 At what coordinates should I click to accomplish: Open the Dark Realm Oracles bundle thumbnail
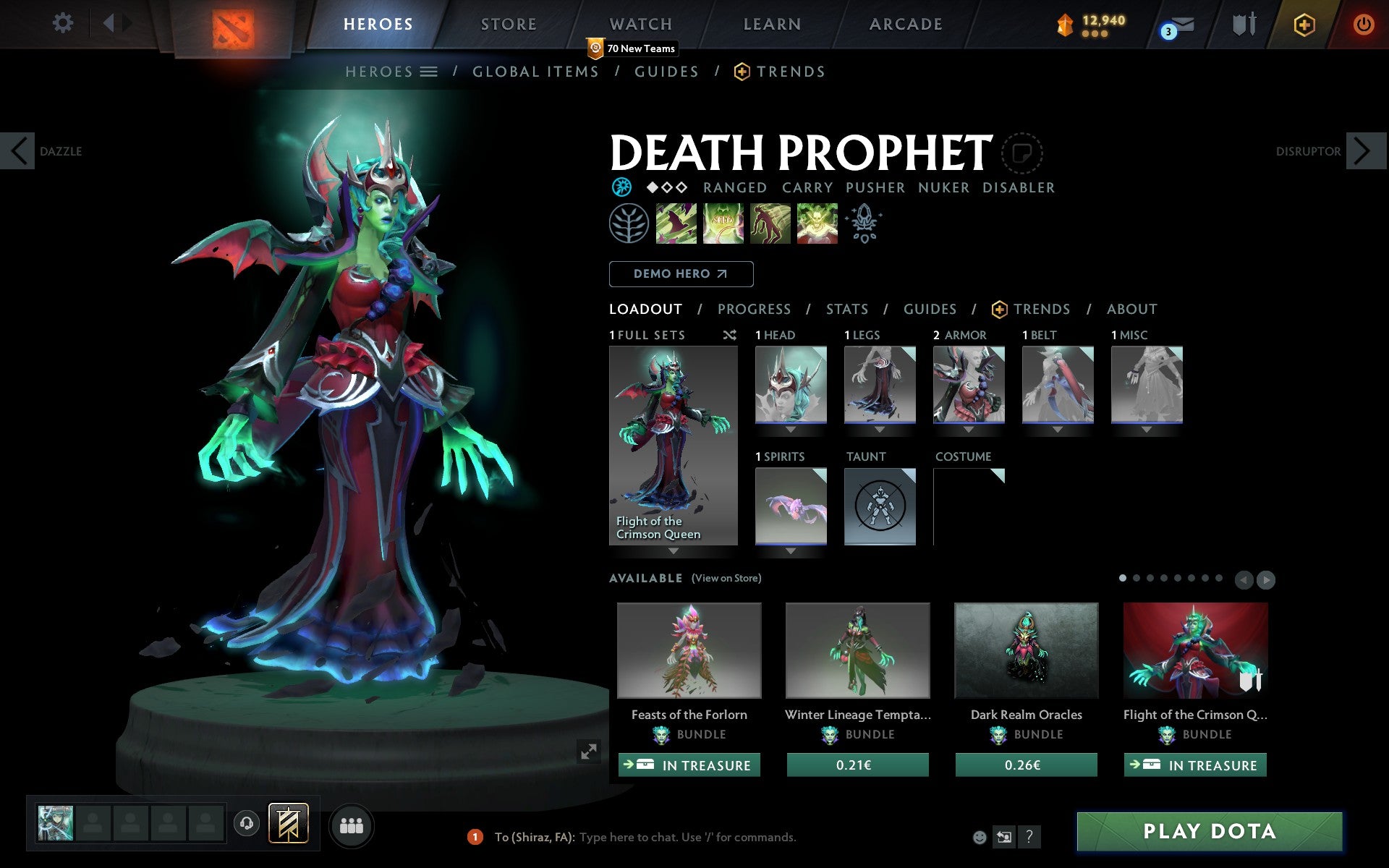pos(1026,650)
